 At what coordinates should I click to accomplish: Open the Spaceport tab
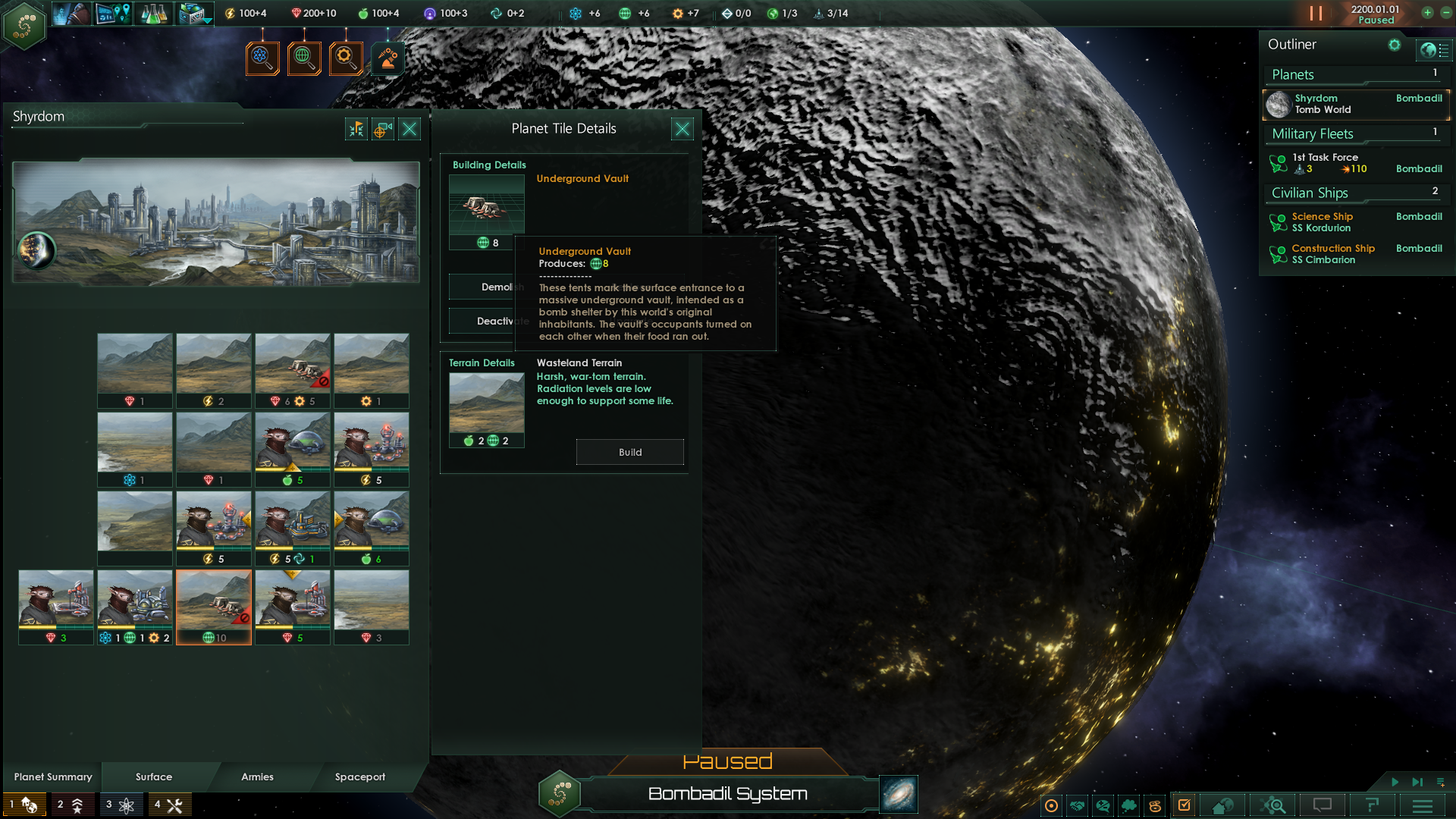[x=360, y=777]
